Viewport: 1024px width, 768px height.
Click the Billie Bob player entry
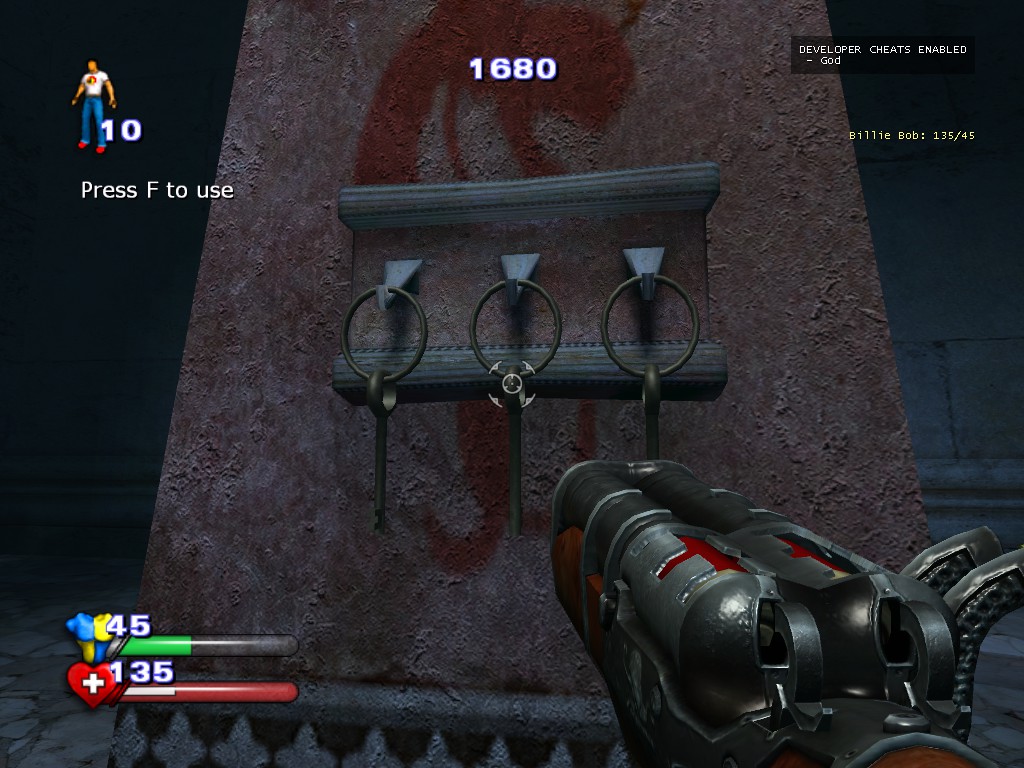(x=911, y=135)
